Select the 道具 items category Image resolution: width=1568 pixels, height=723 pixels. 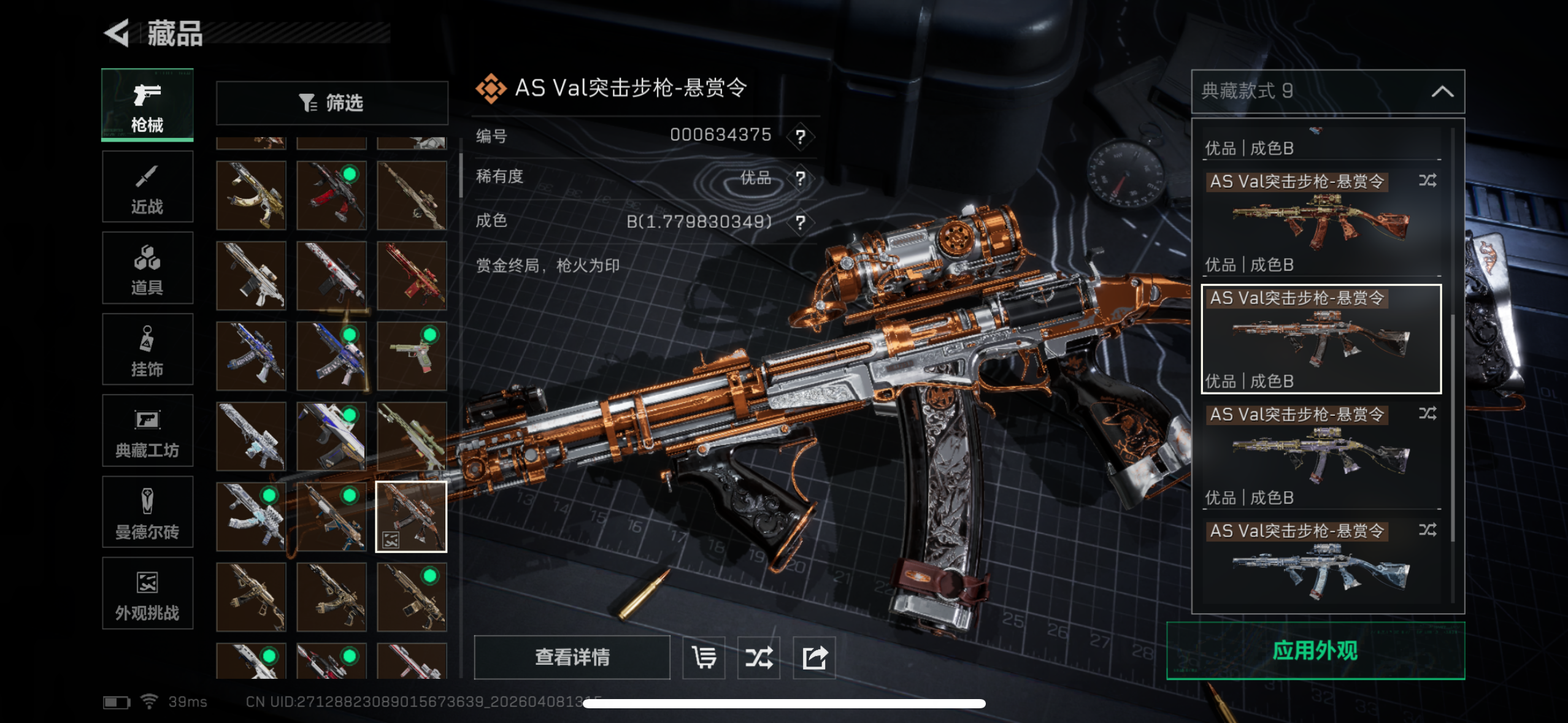point(147,268)
